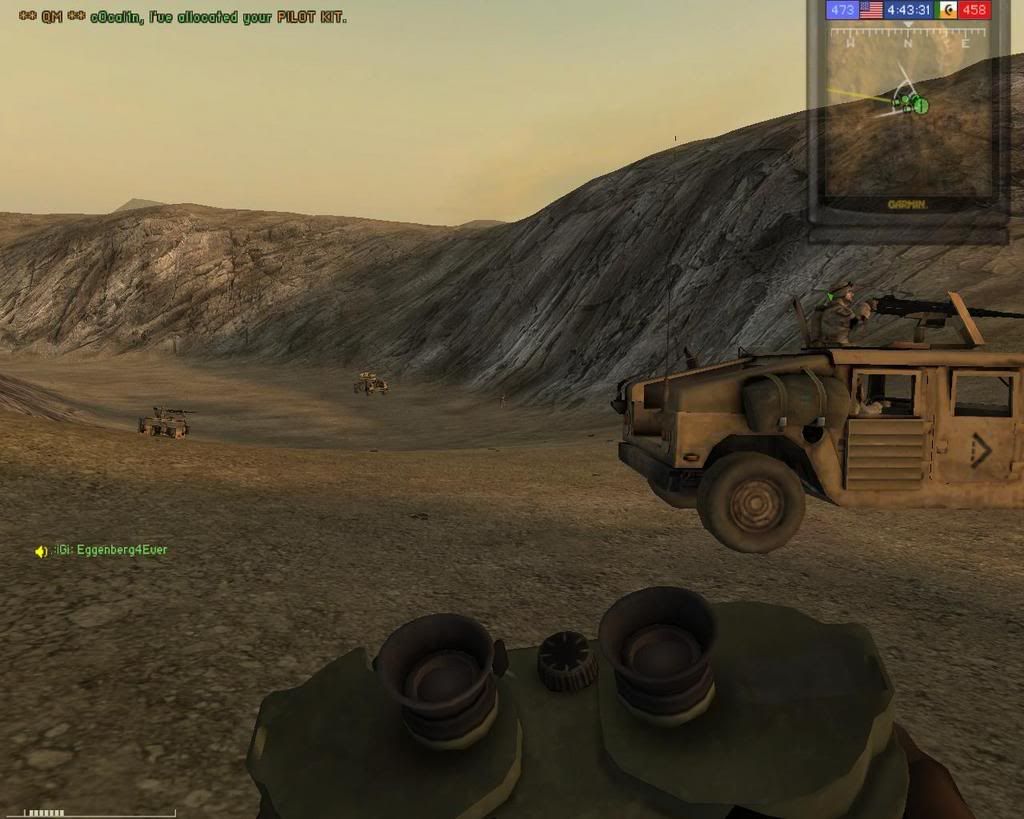Viewport: 1024px width, 819px height.
Task: Click the speaker icon beside Eggenberg4Ever
Action: click(x=41, y=551)
